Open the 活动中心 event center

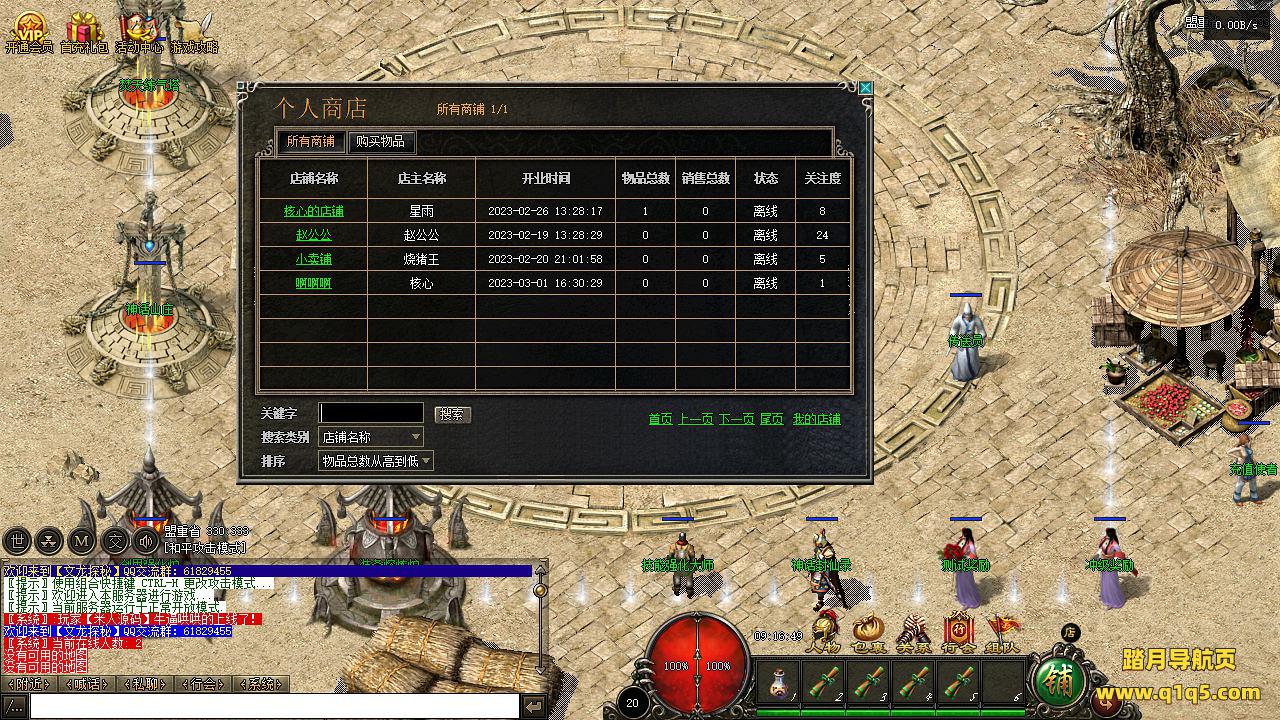pyautogui.click(x=138, y=32)
